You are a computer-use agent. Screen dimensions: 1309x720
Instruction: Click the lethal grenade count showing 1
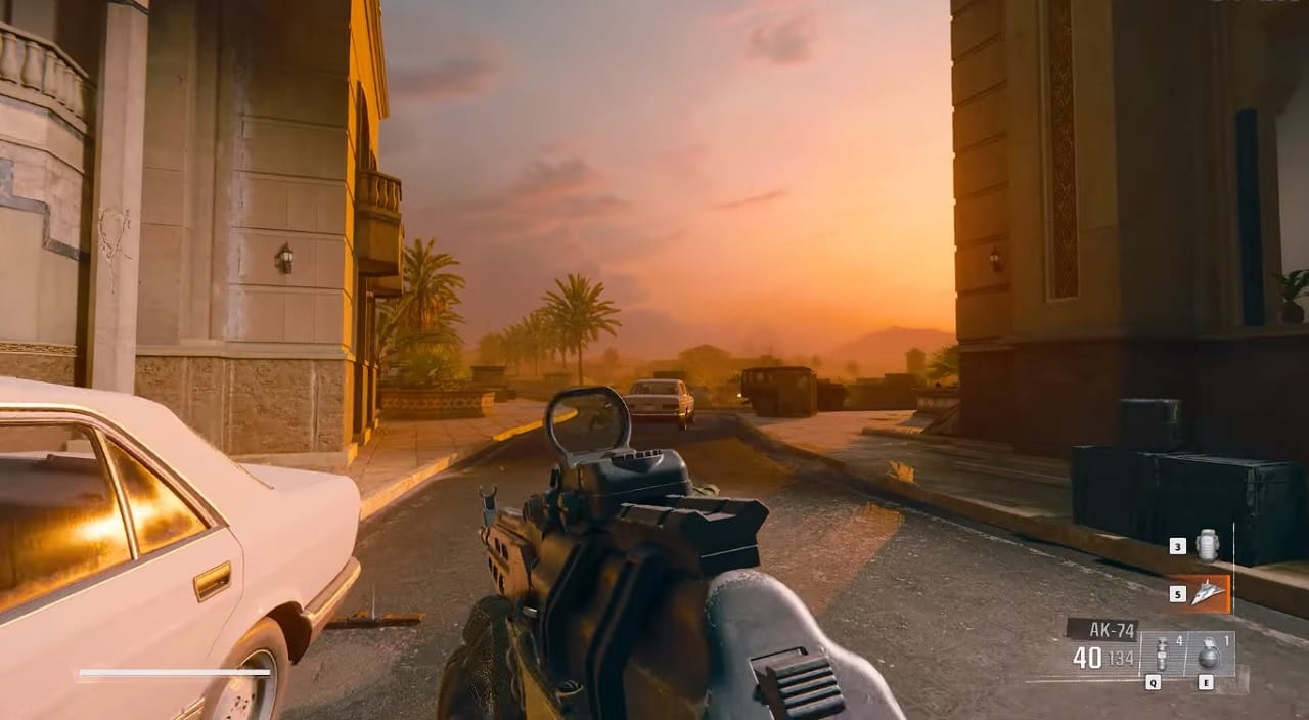[1226, 639]
